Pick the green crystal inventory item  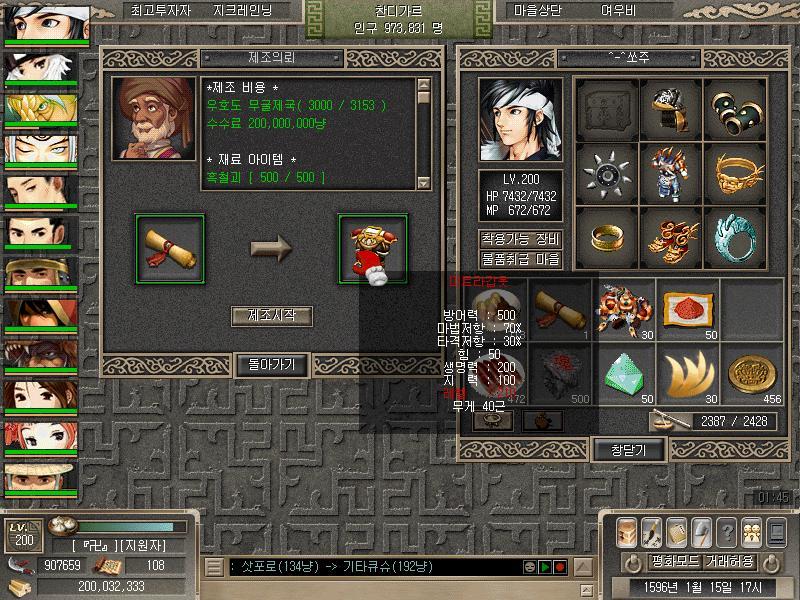pyautogui.click(x=626, y=374)
